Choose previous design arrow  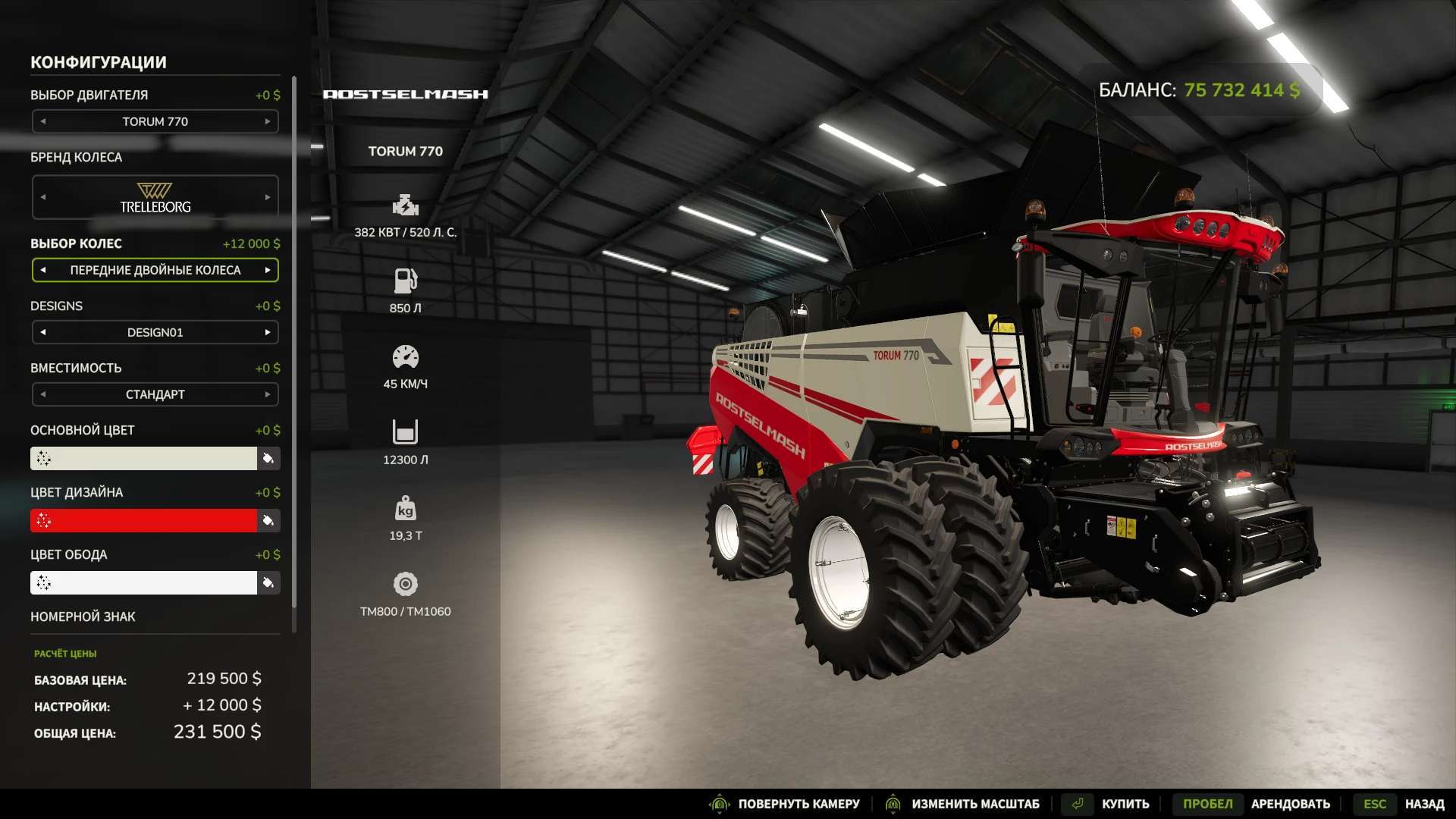click(x=43, y=332)
